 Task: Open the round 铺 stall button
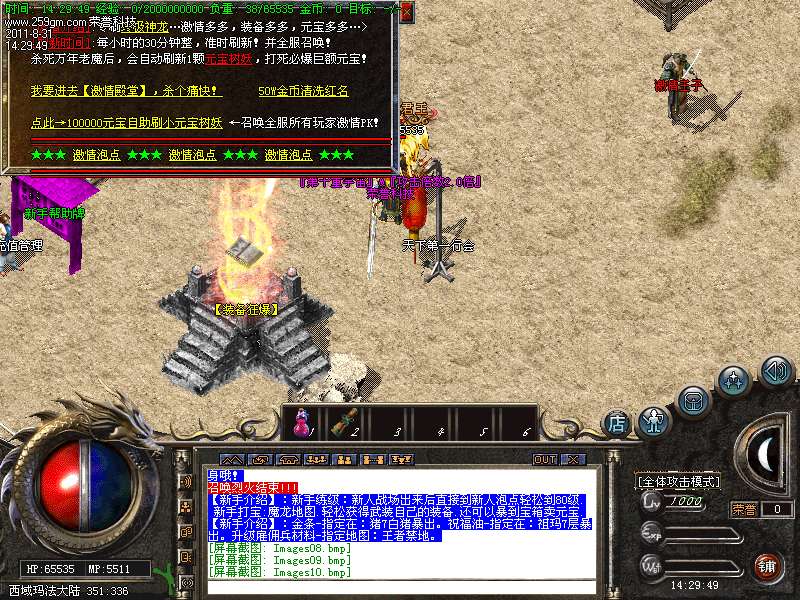[x=768, y=566]
